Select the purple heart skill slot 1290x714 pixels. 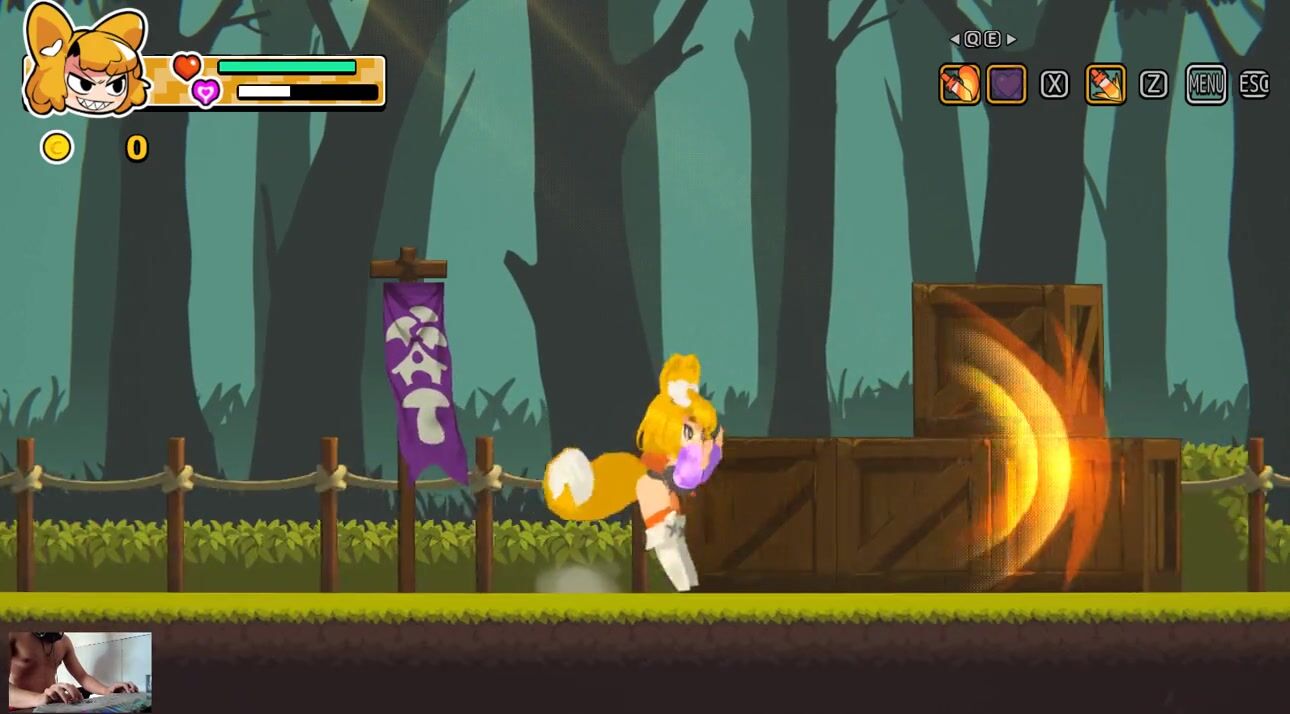[1006, 85]
